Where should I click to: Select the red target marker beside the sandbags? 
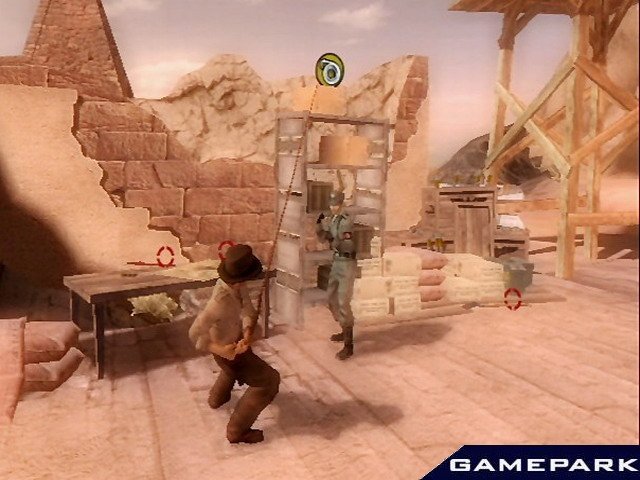[x=513, y=297]
